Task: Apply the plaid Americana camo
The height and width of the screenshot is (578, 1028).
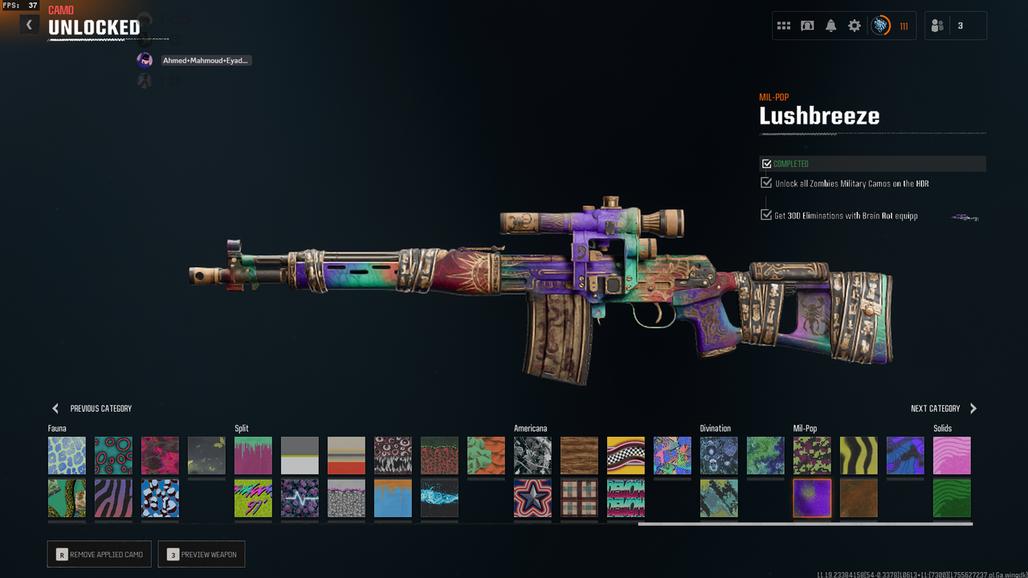Action: pos(579,497)
